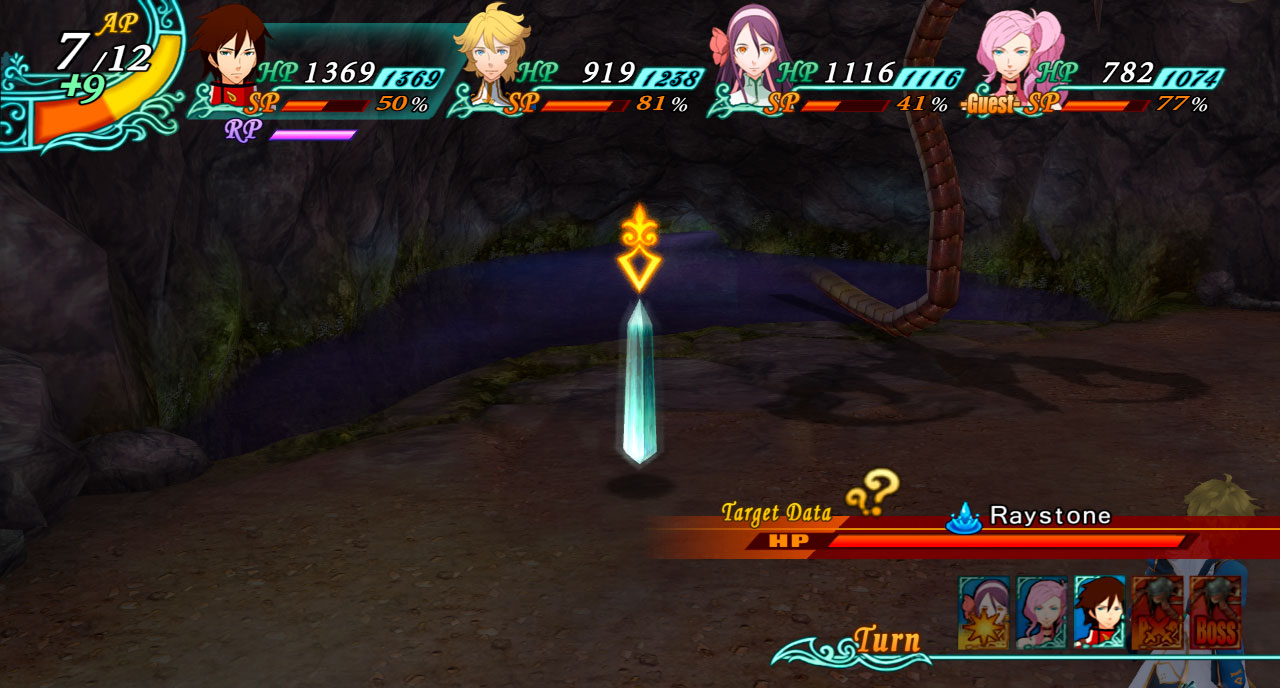Click the purple-haired girl's turn order card
This screenshot has width=1280, height=688.
click(983, 613)
